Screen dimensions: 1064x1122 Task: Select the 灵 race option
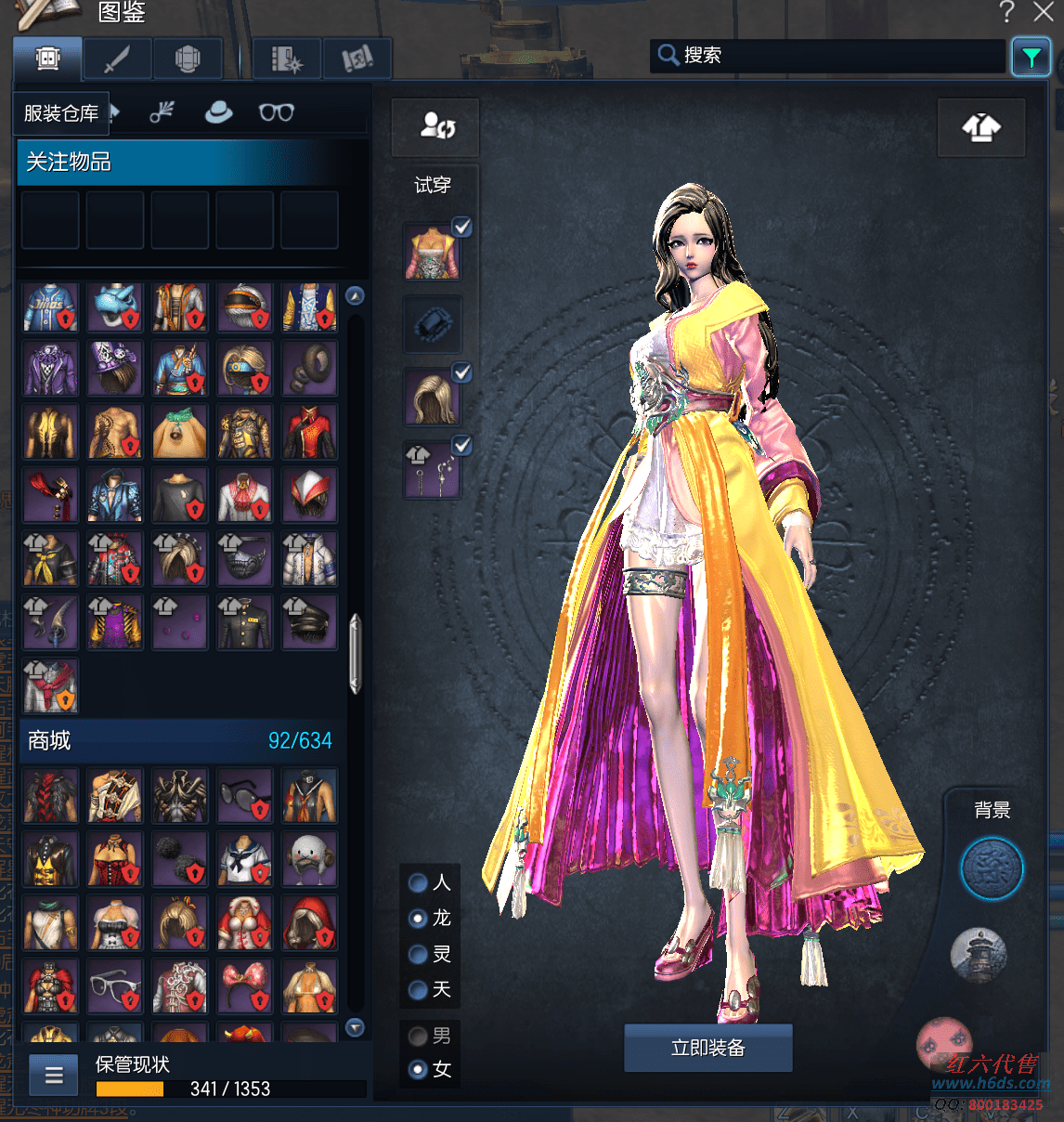click(x=419, y=954)
